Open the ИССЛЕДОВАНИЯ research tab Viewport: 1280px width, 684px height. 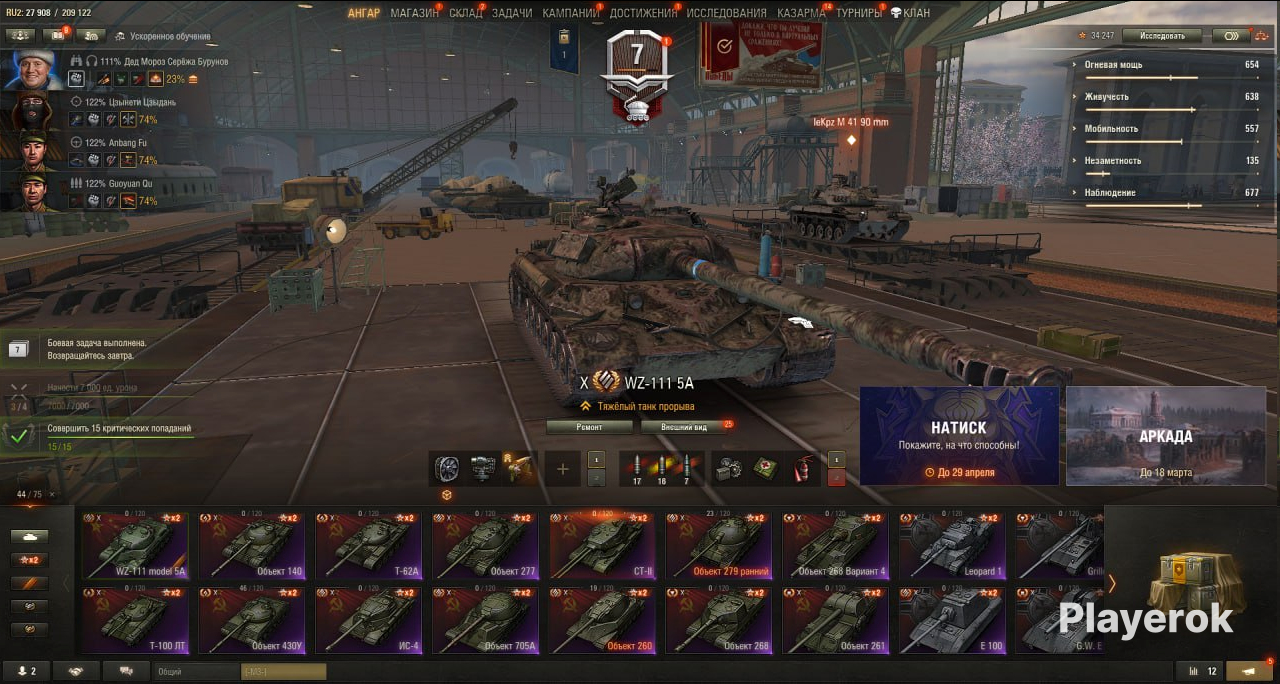tap(726, 13)
